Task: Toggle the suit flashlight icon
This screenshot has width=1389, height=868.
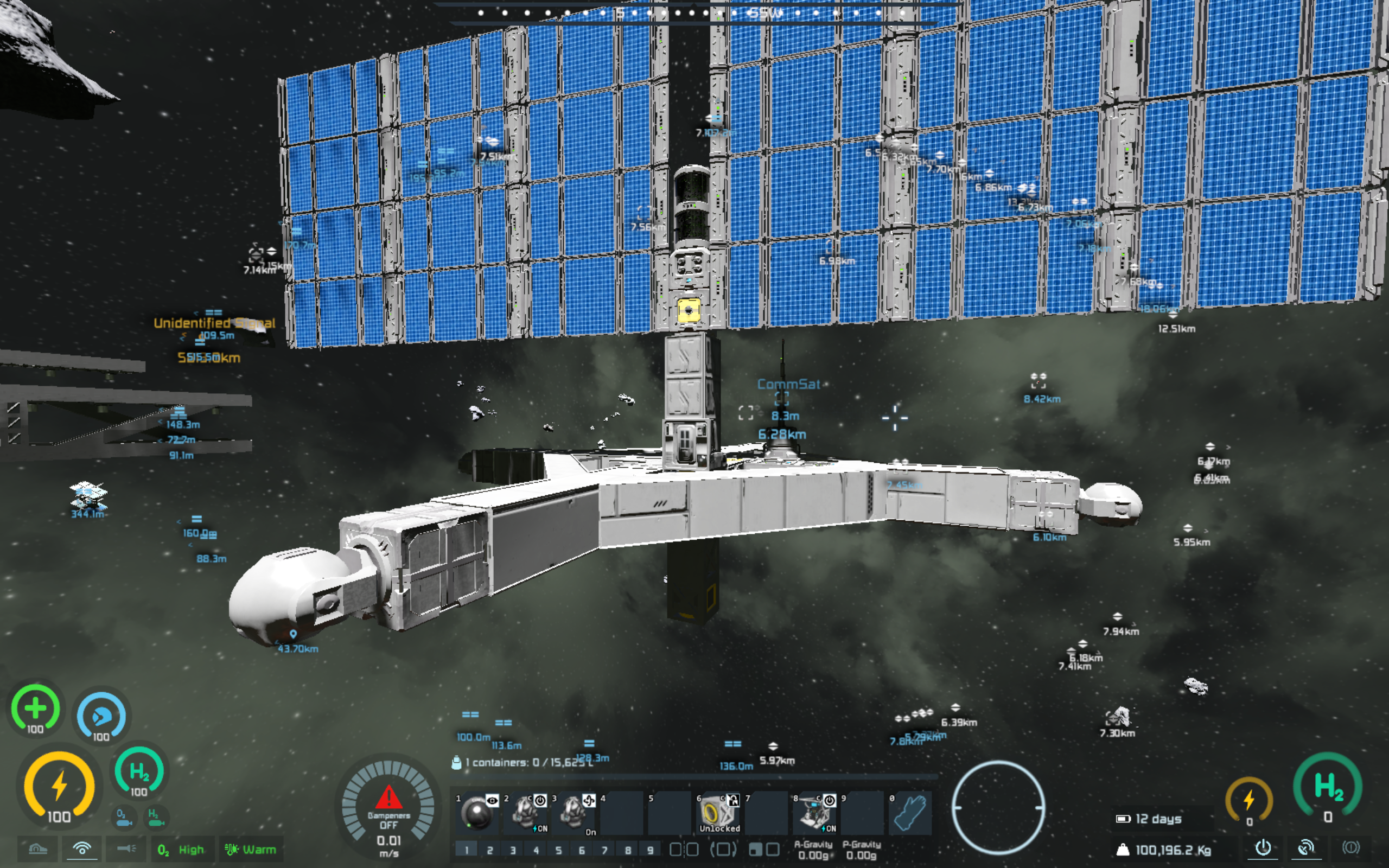Action: pos(126,848)
